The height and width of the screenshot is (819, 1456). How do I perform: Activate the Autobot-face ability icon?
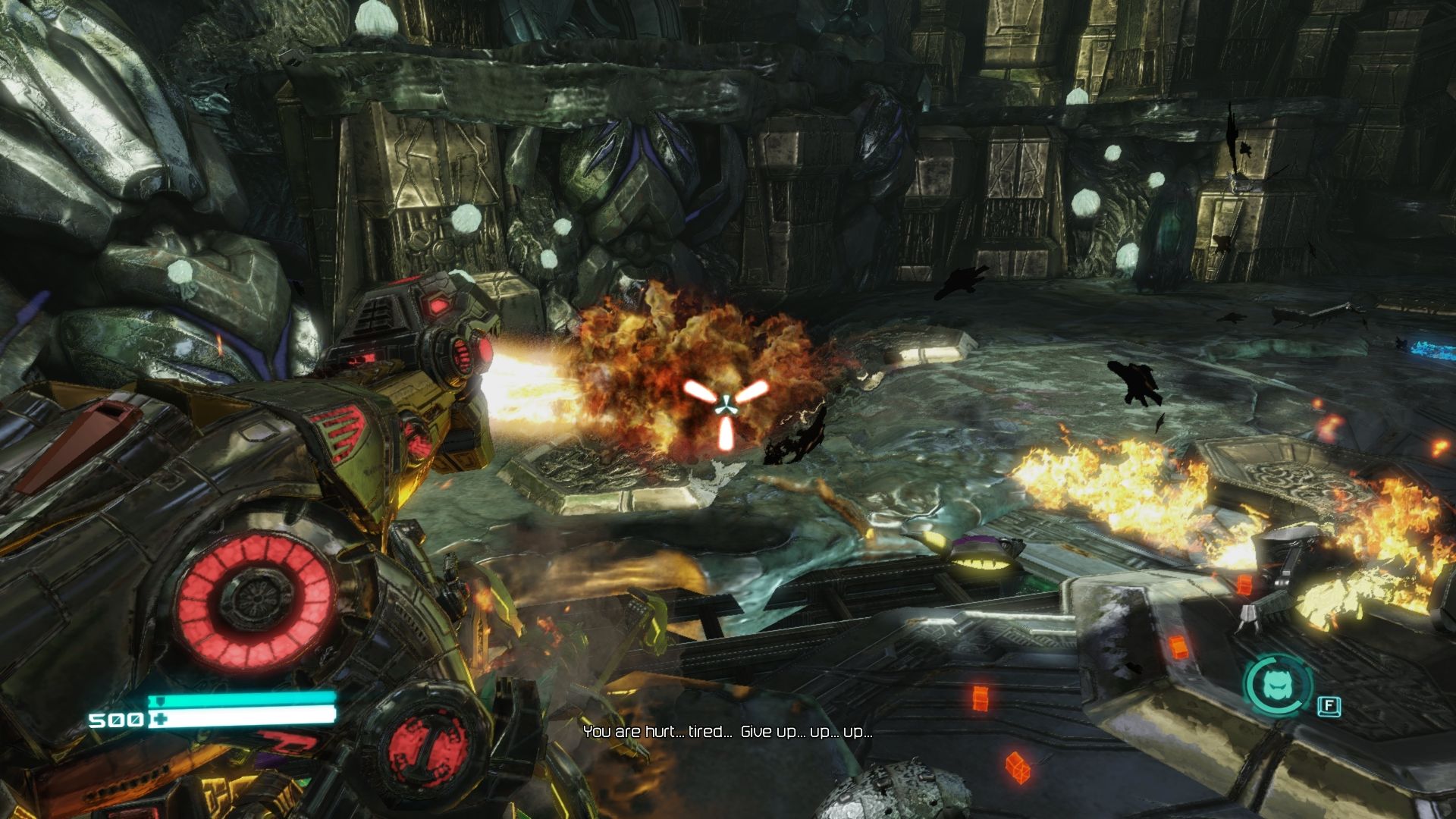(x=1279, y=686)
